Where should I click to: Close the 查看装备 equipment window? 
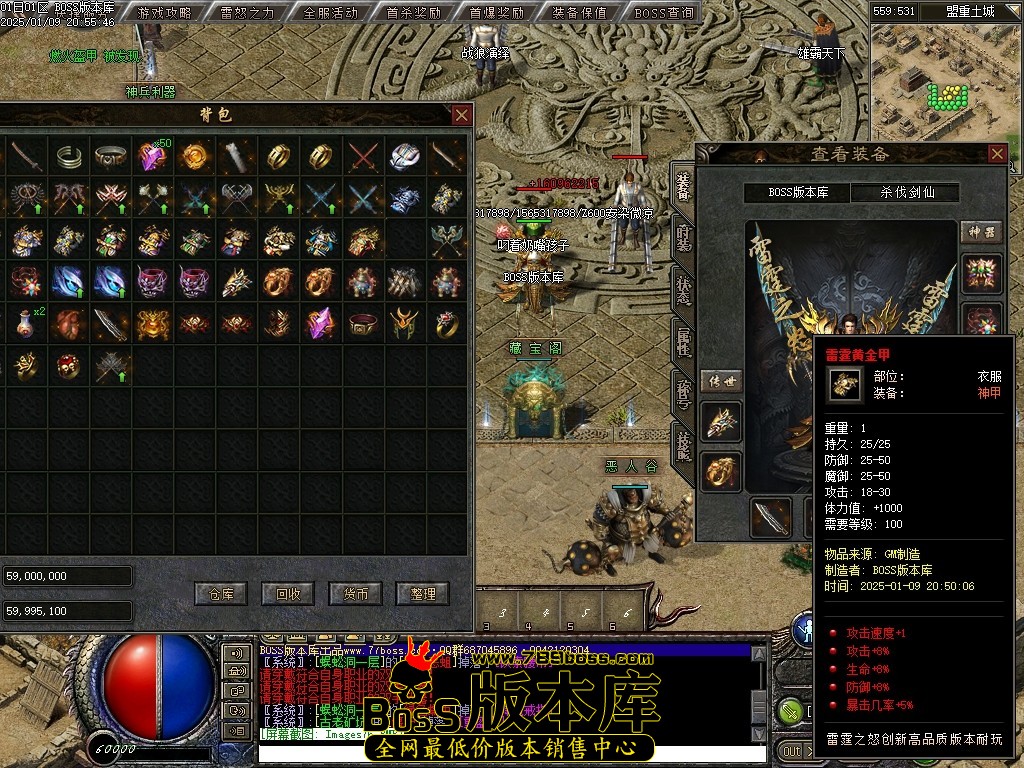coord(997,153)
